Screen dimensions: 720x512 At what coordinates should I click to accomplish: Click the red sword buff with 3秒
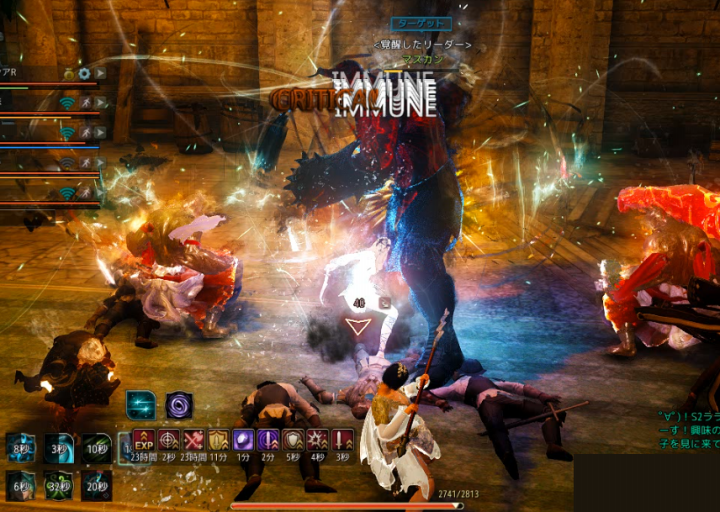tap(342, 439)
